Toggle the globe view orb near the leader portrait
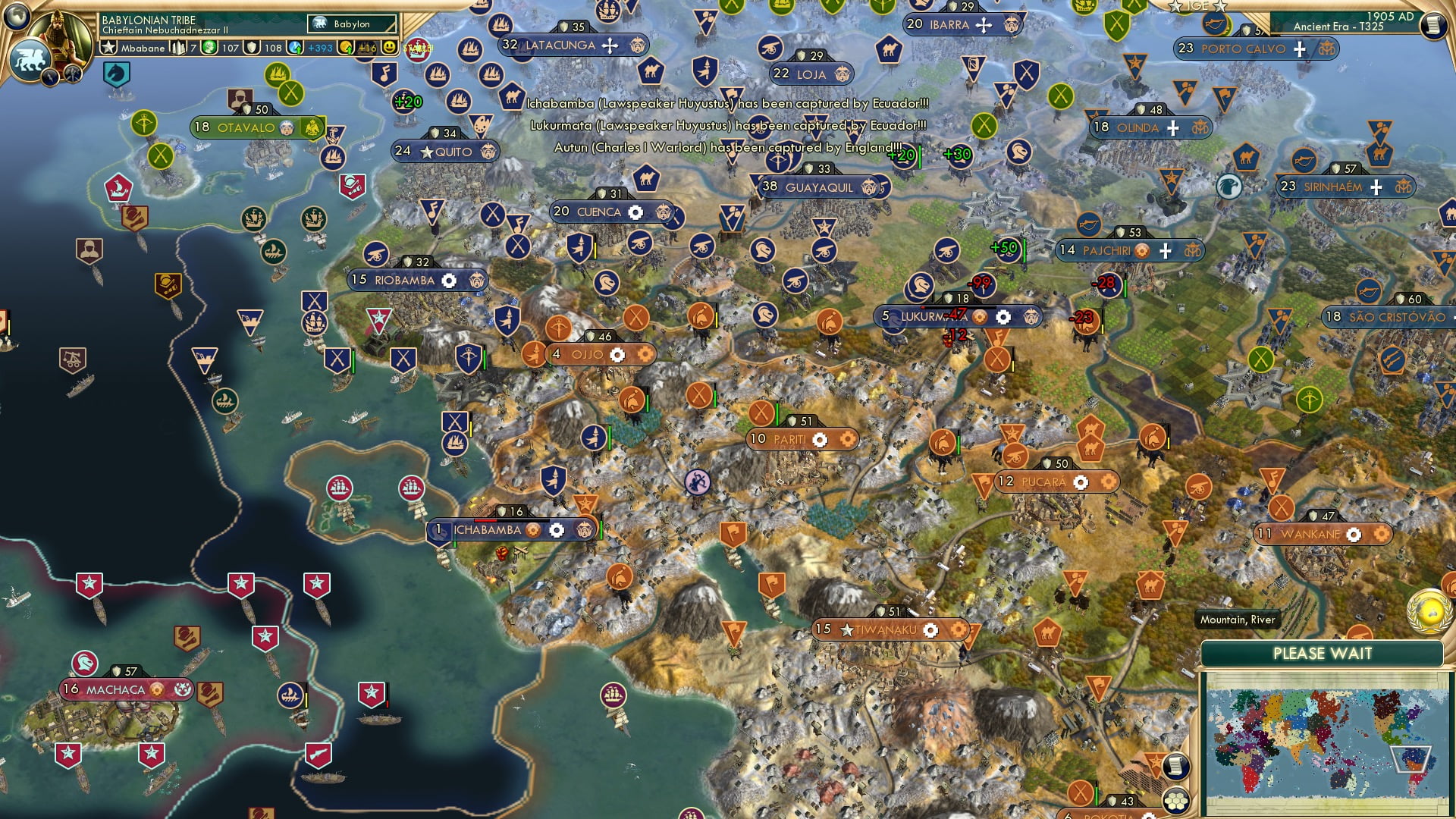The height and width of the screenshot is (819, 1456). (x=17, y=17)
